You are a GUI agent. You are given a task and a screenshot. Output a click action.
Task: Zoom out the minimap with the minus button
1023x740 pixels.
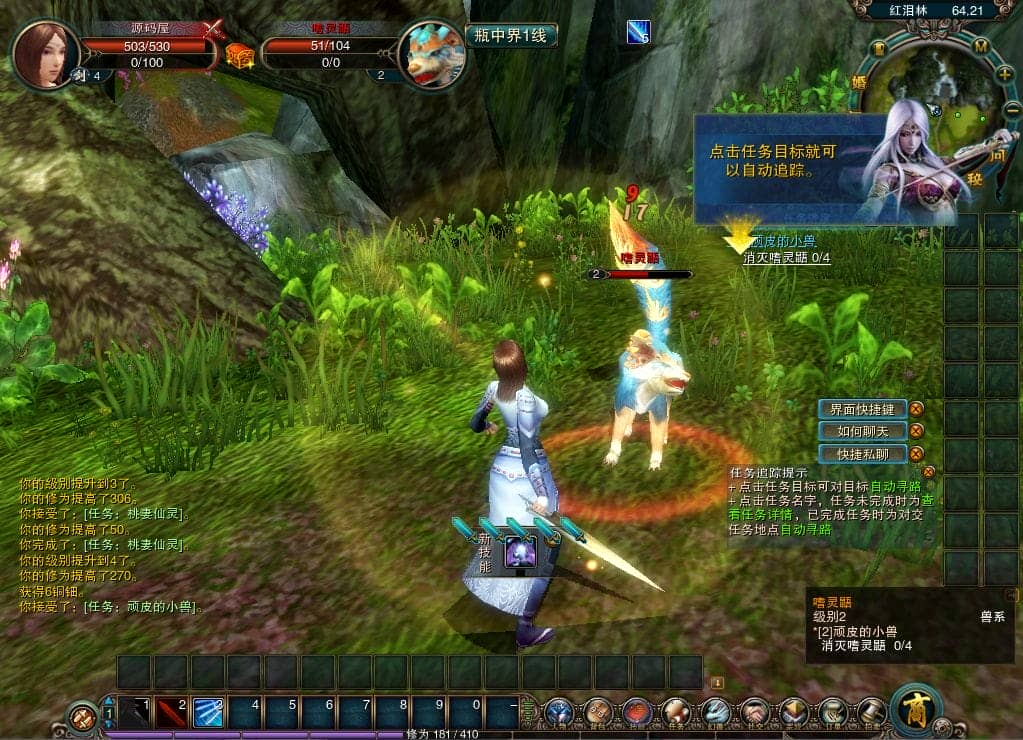click(x=1012, y=109)
